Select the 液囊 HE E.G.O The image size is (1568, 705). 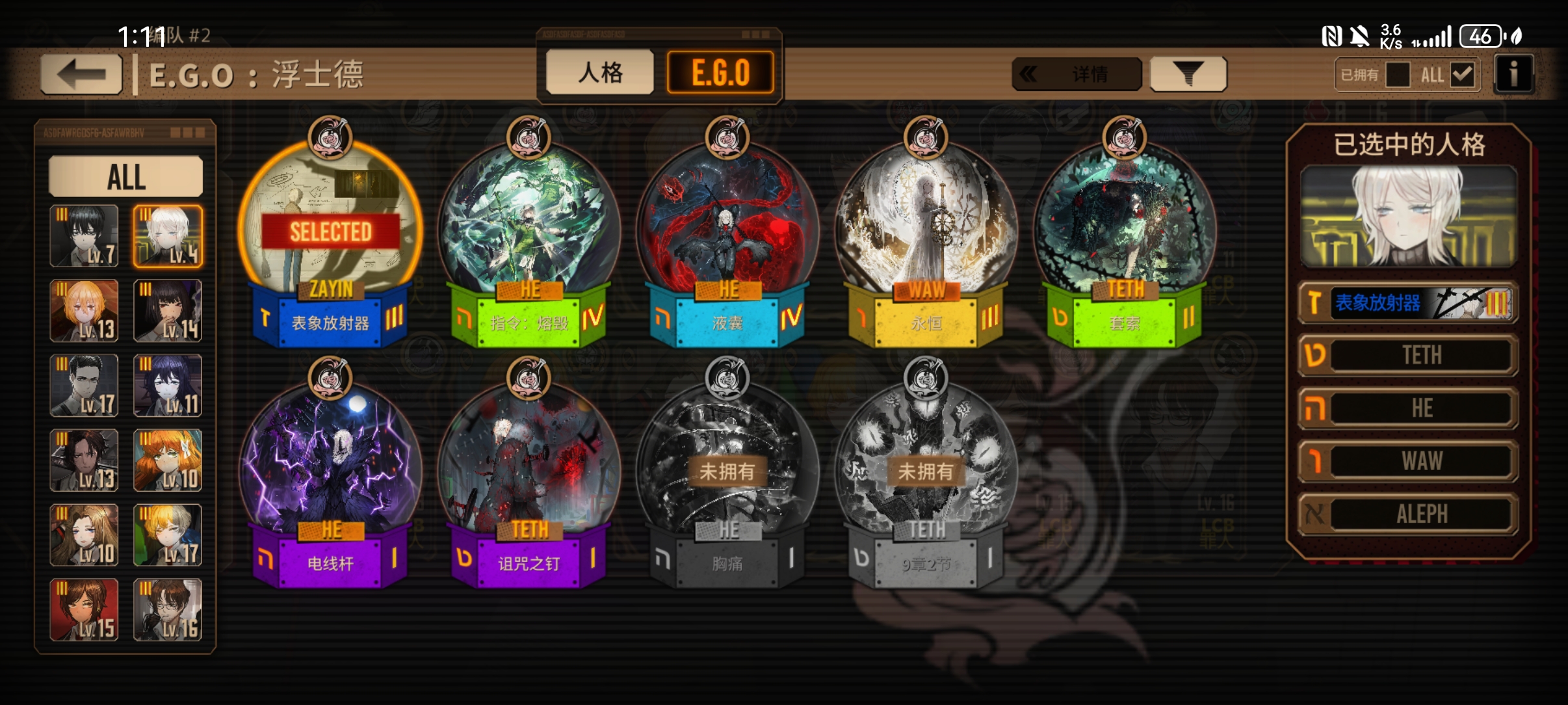(727, 234)
